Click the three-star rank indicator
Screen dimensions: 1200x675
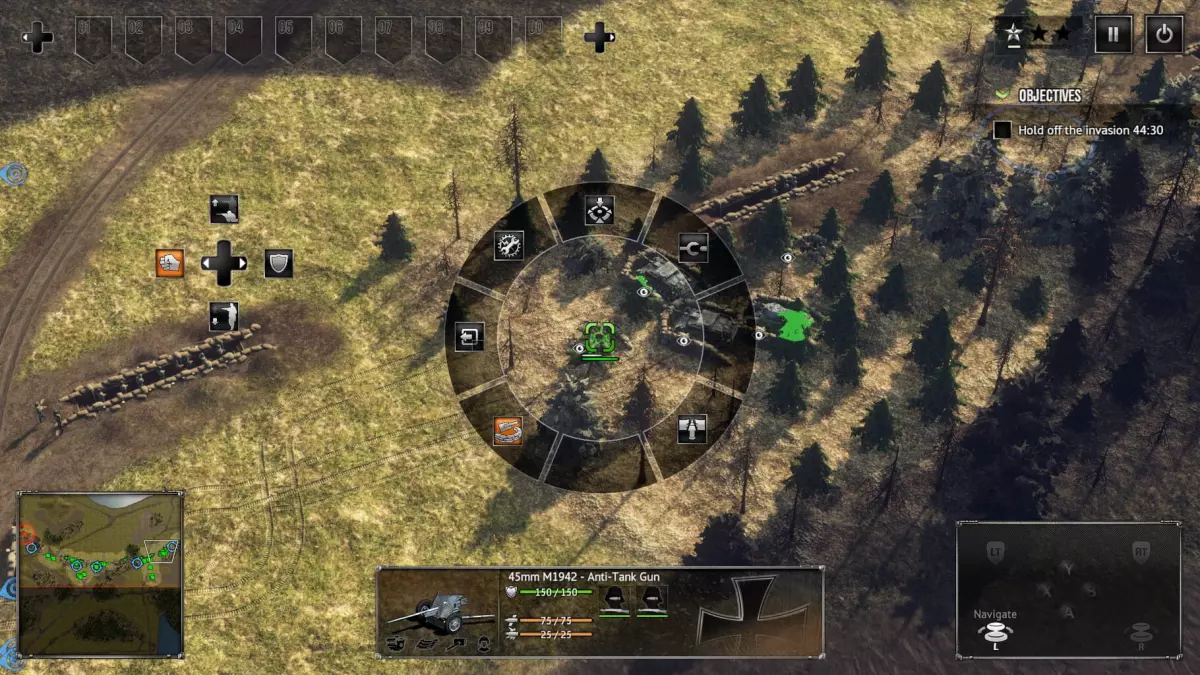click(x=1036, y=34)
